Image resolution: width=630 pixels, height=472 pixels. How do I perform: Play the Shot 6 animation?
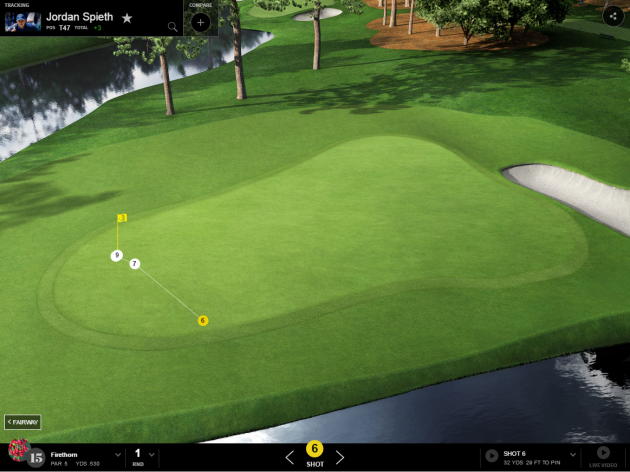pos(492,456)
